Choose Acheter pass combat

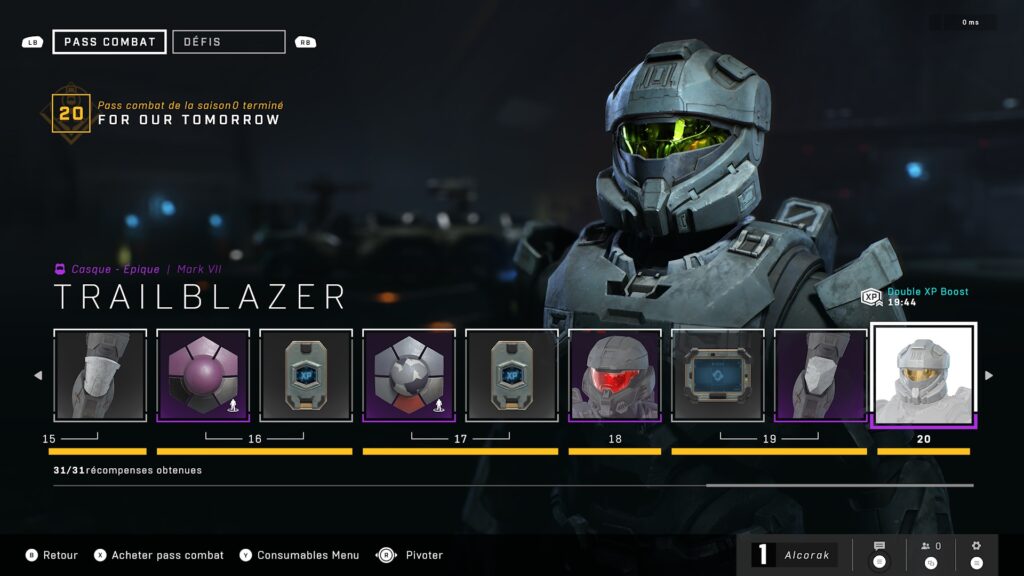click(160, 555)
